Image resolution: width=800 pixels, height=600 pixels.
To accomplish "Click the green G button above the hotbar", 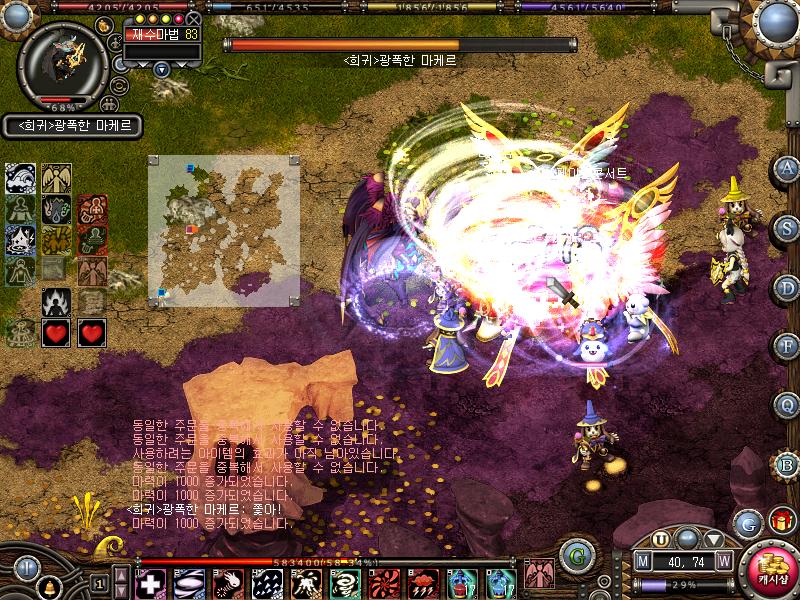I will coord(574,553).
